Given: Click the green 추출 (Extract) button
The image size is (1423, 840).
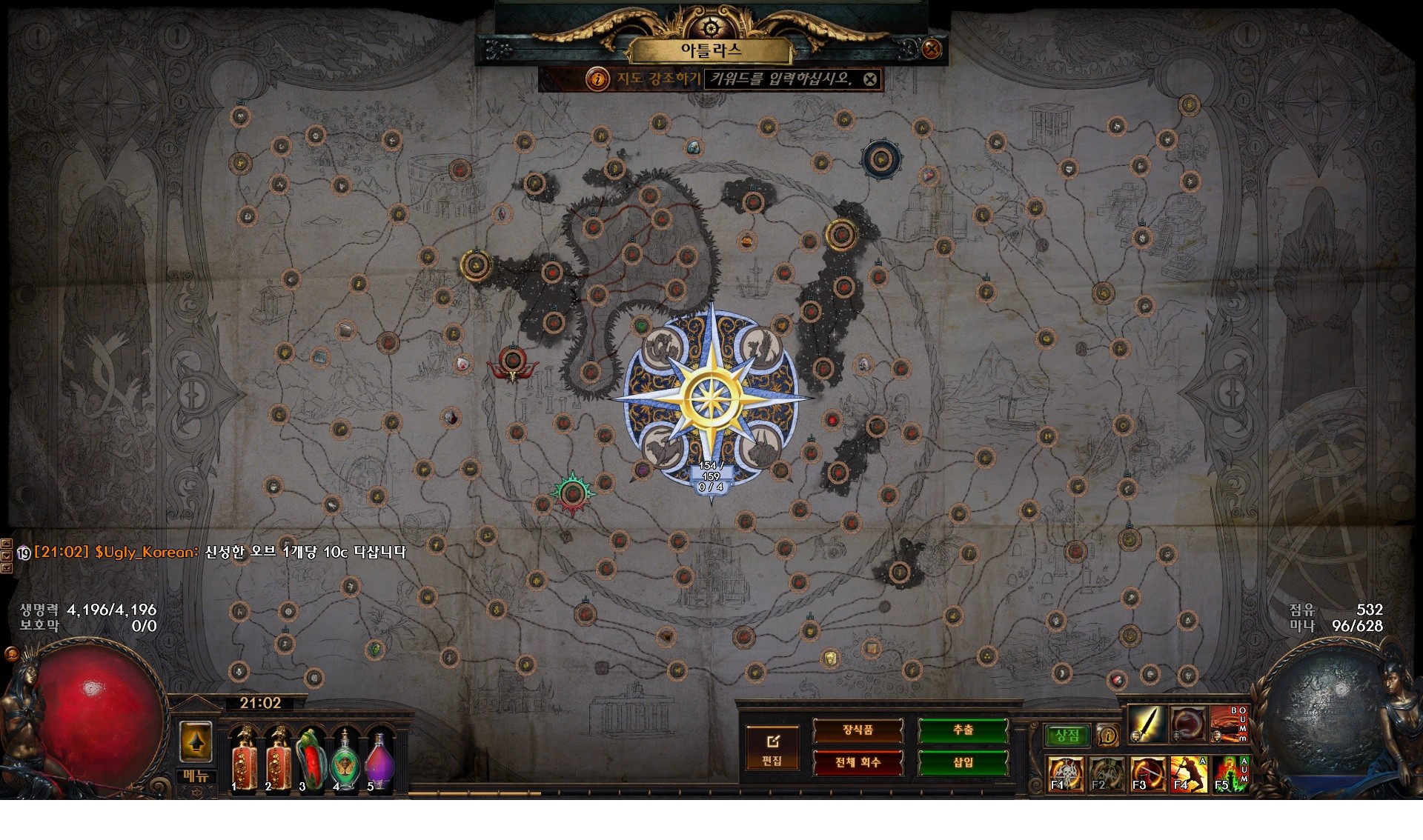Looking at the screenshot, I should click(x=963, y=730).
